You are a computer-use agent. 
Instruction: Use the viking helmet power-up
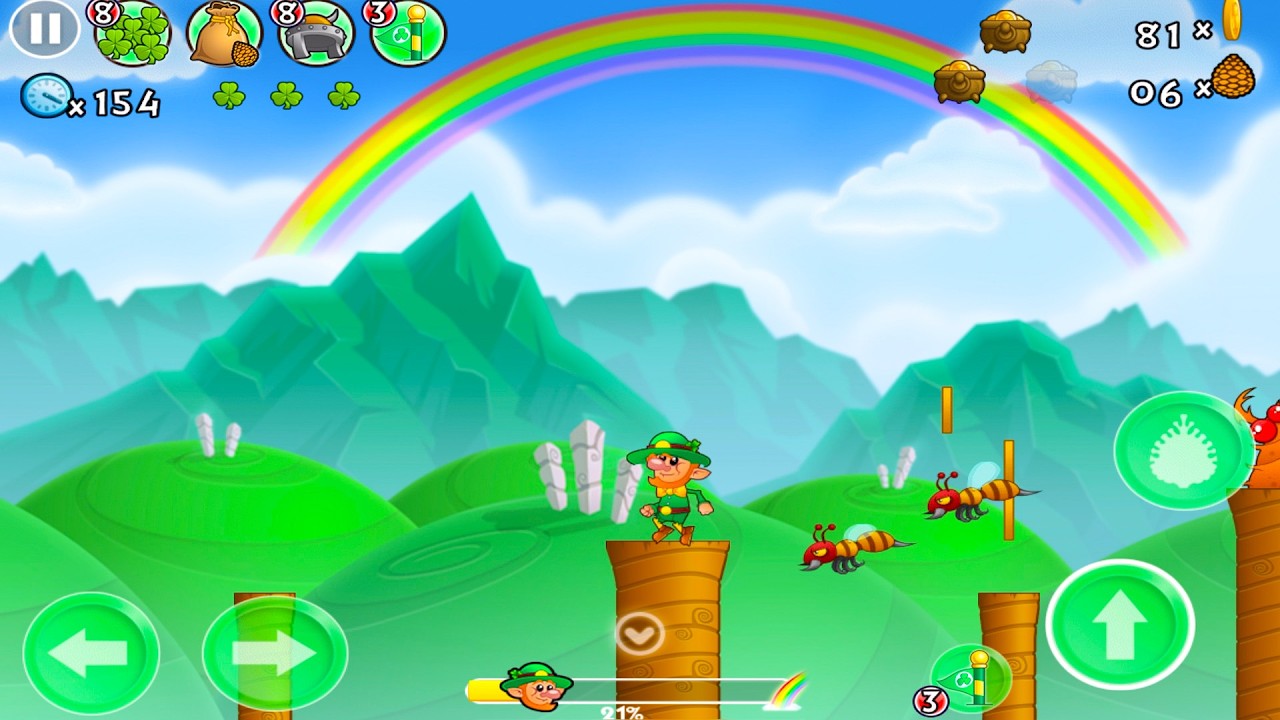pyautogui.click(x=315, y=33)
